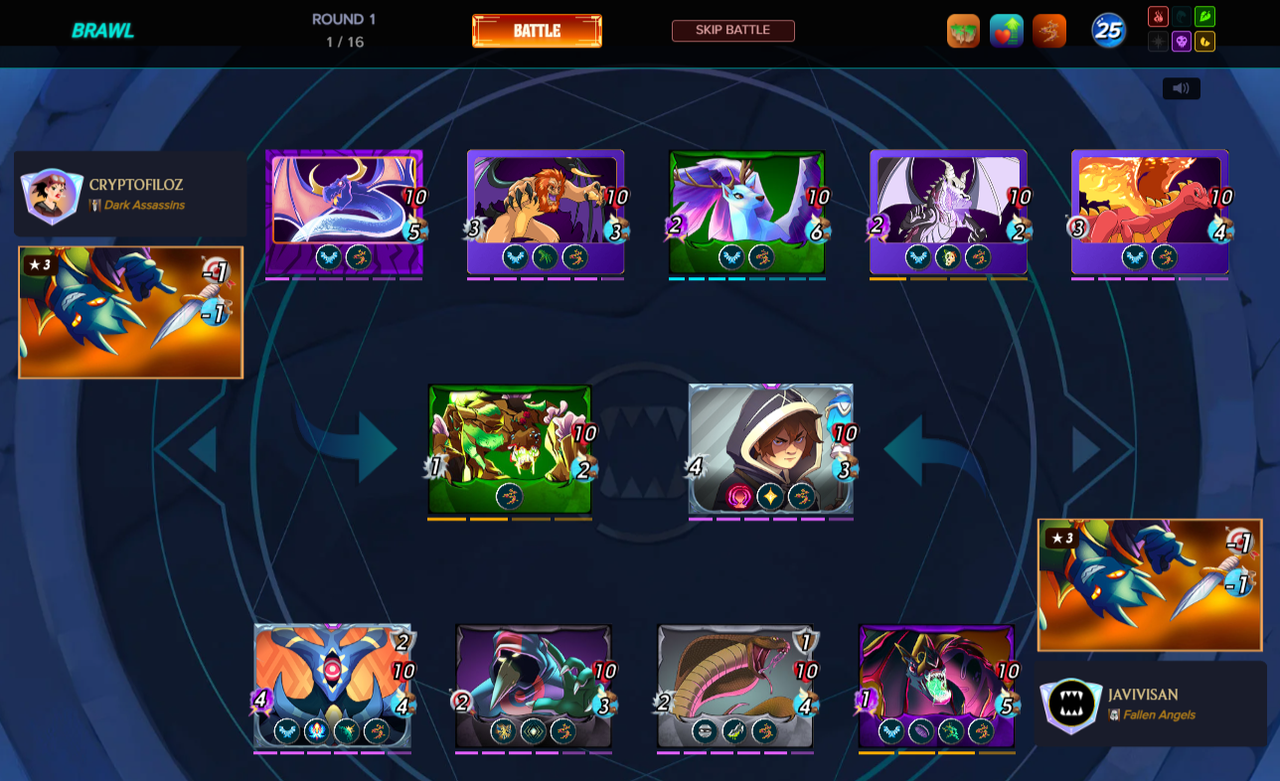The image size is (1280, 781).
Task: Select the Earth splinter leaf icon
Action: [1205, 16]
